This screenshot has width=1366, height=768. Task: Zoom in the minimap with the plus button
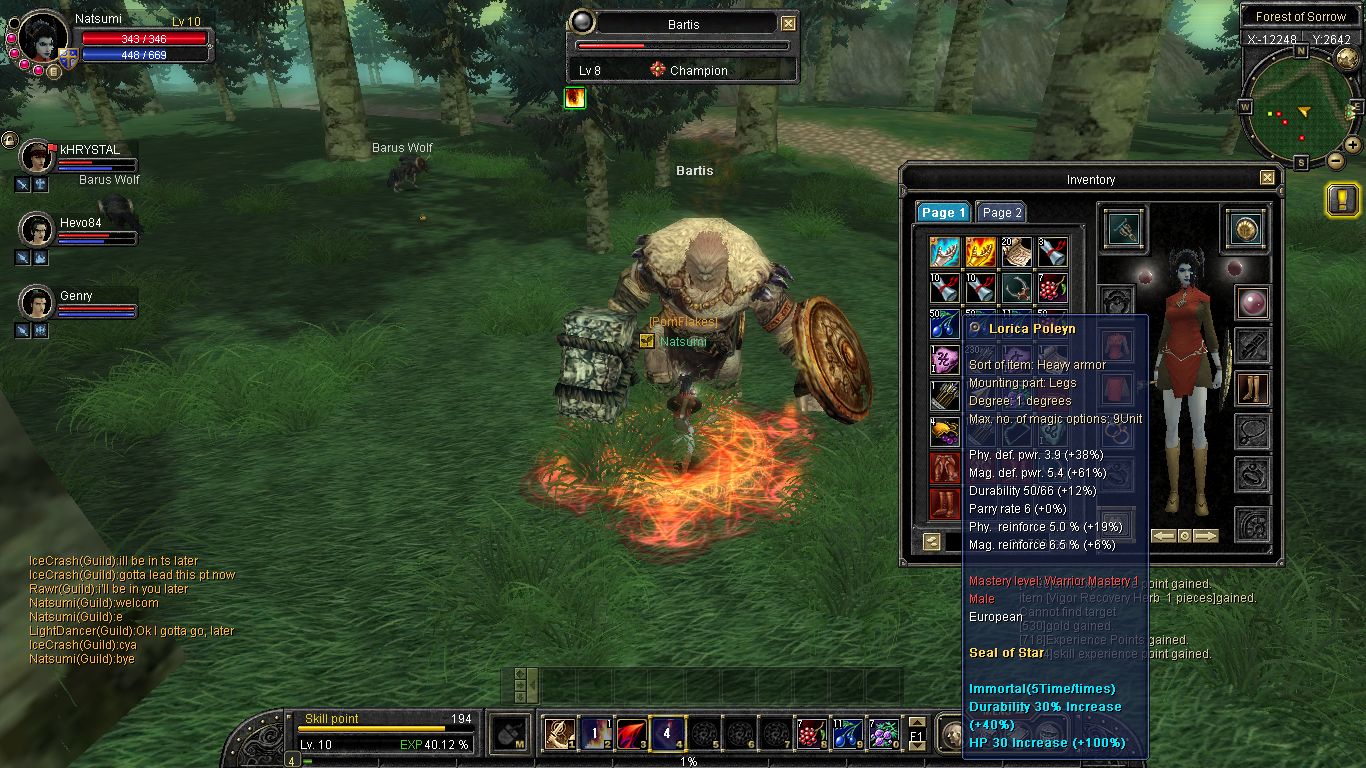tap(1352, 146)
